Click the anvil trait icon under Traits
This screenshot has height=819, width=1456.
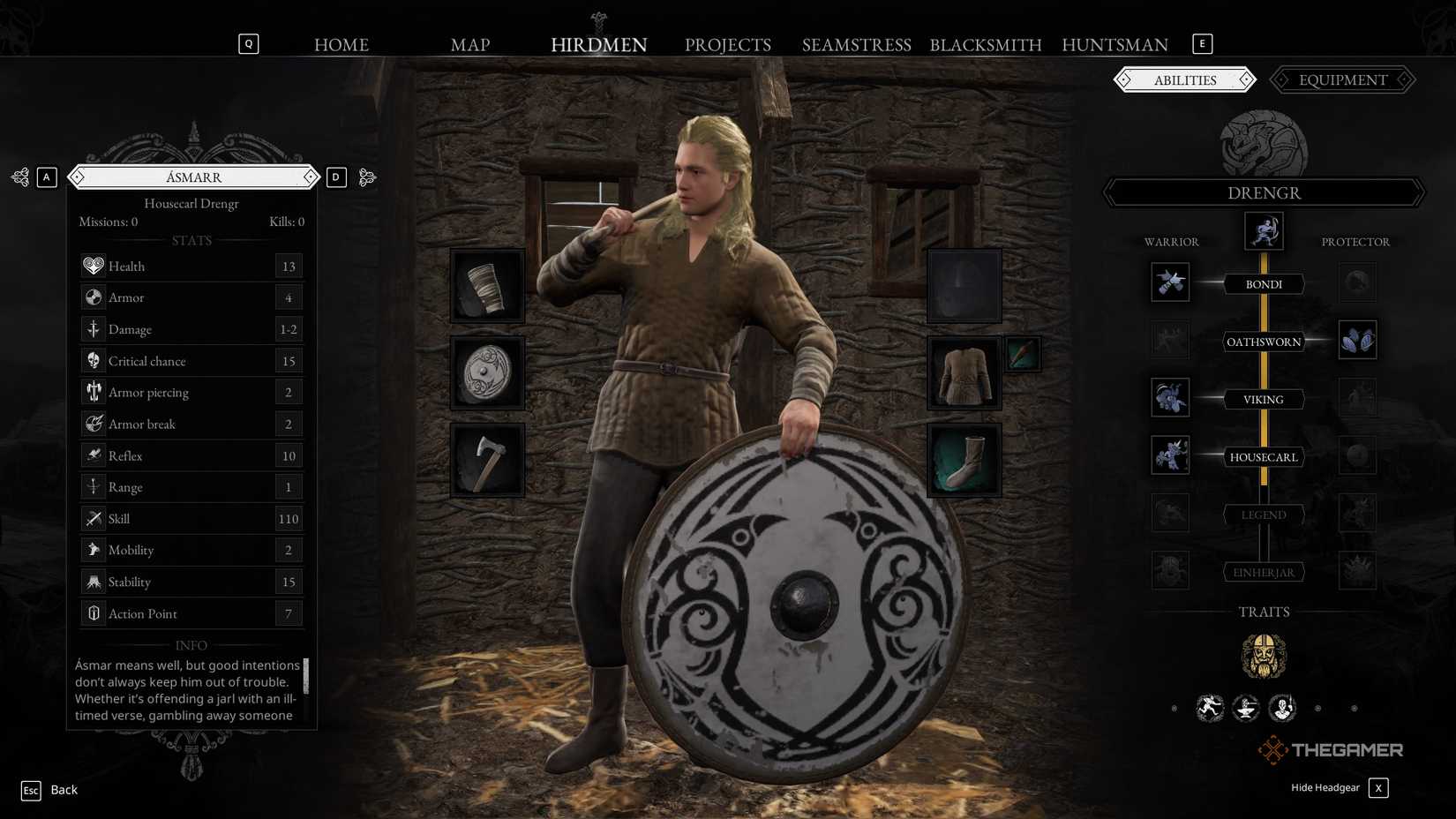[1247, 709]
